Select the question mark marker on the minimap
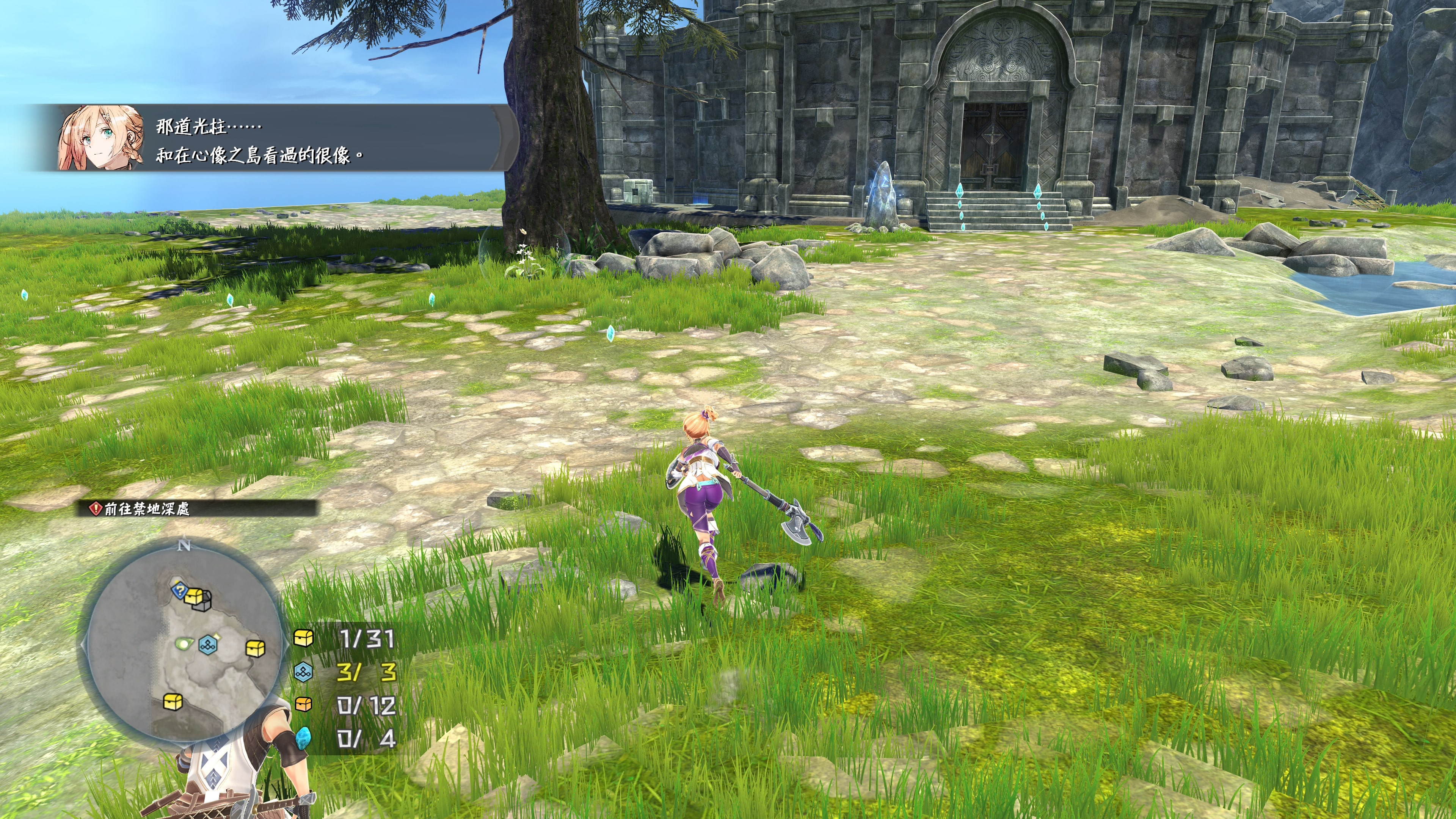The width and height of the screenshot is (1456, 819). (x=180, y=591)
